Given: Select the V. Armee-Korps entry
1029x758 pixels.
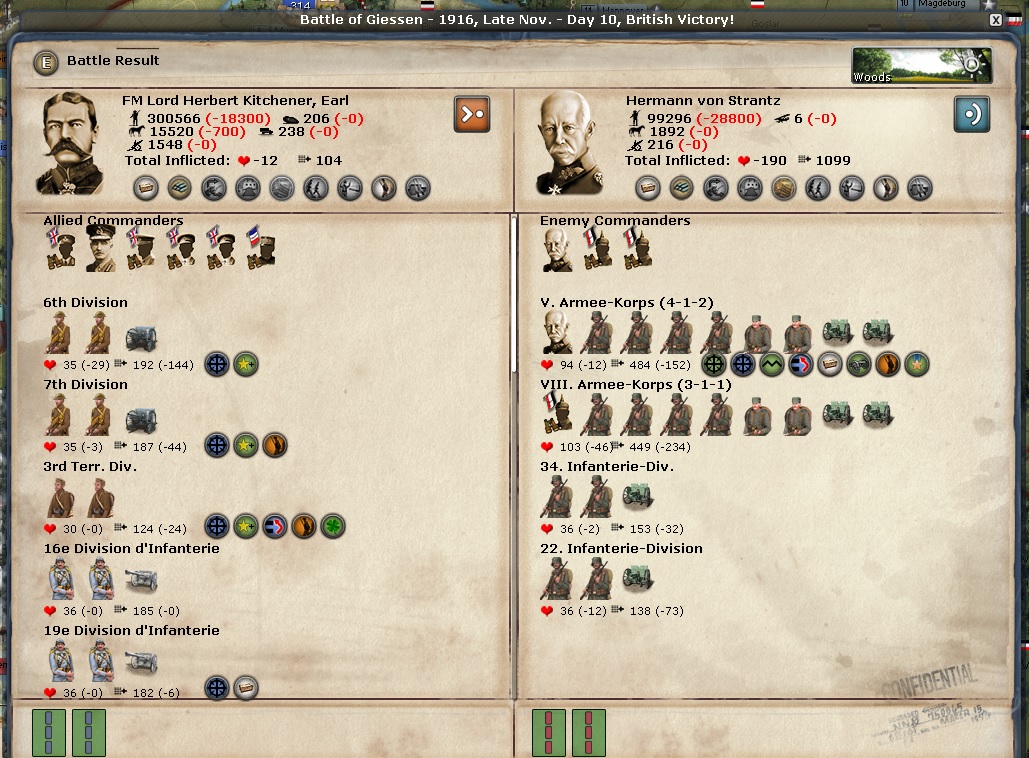Looking at the screenshot, I should click(x=627, y=303).
